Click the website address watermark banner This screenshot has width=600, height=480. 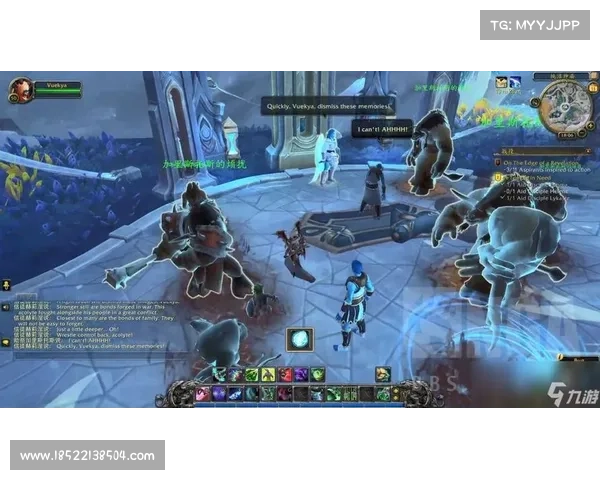click(x=88, y=456)
